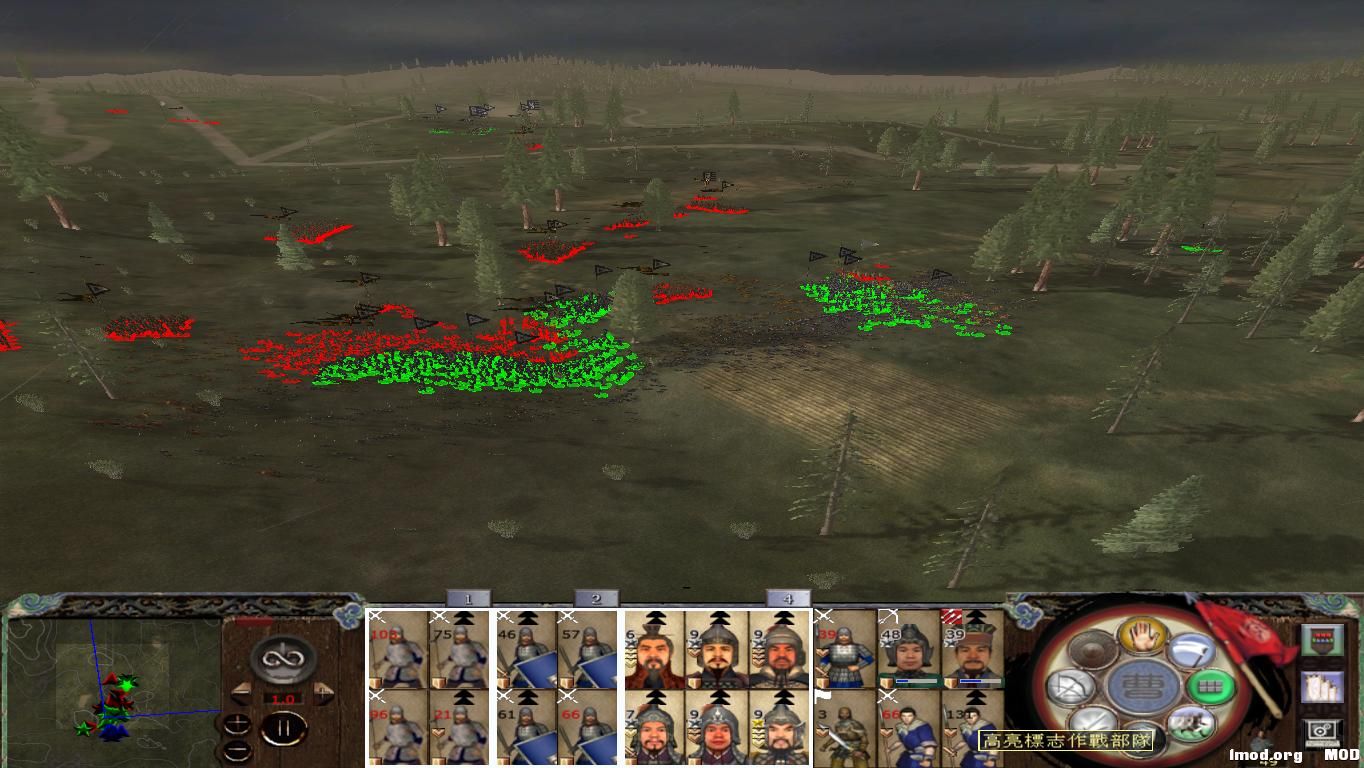Open the faction banner panel on the right

1323,639
